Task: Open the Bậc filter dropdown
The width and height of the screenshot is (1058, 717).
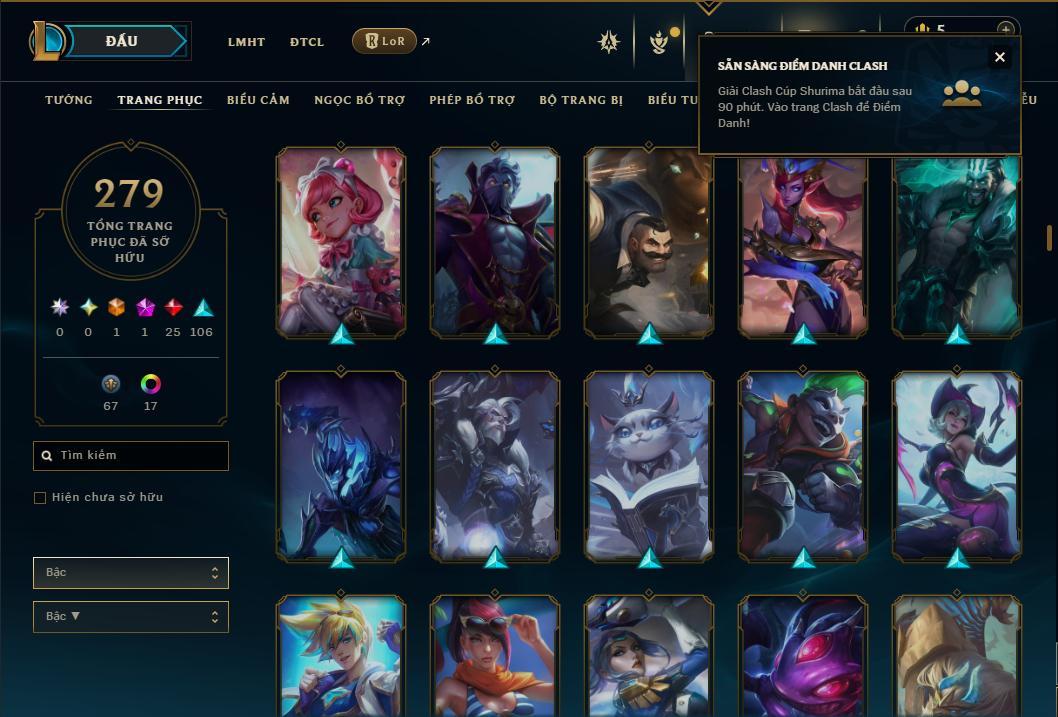Action: coord(131,573)
